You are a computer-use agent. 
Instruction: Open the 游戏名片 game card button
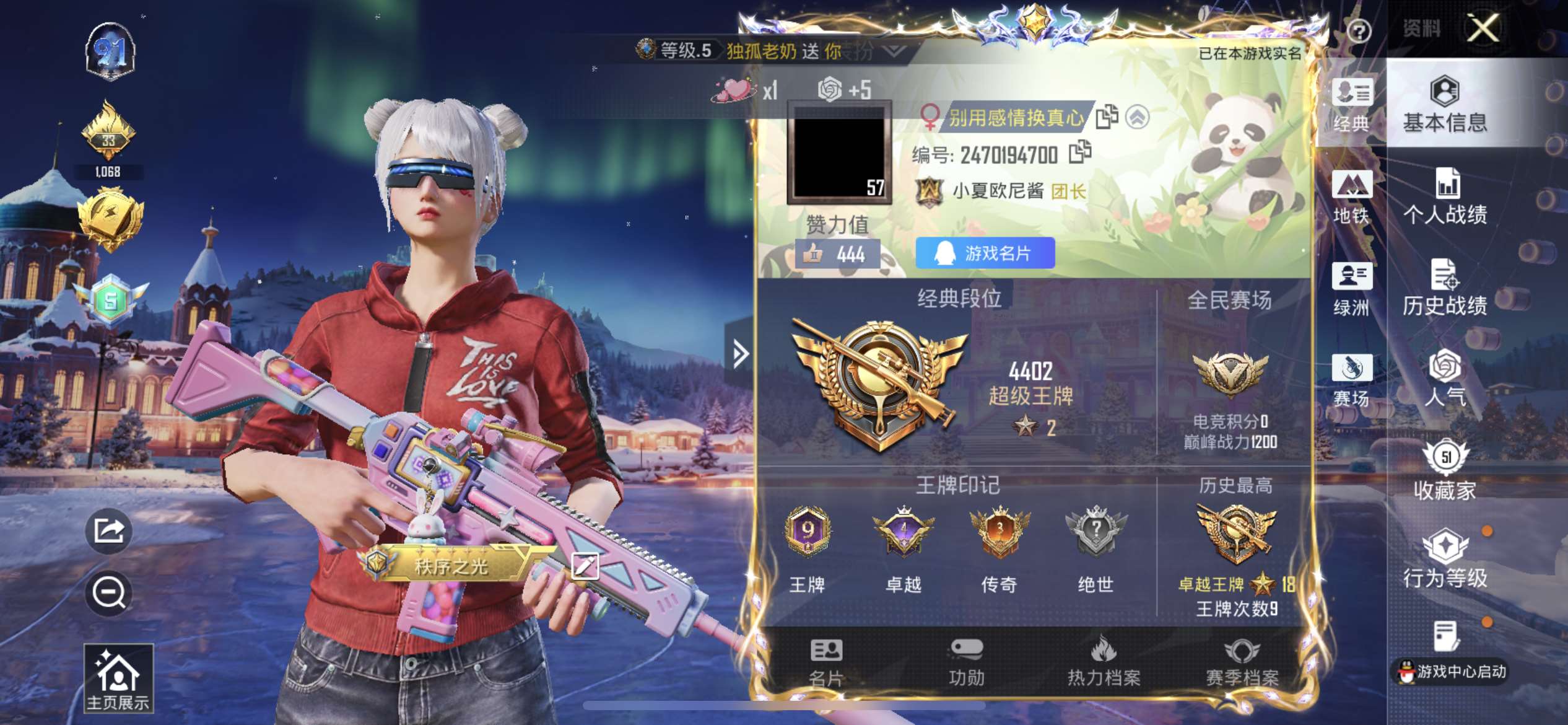click(985, 253)
